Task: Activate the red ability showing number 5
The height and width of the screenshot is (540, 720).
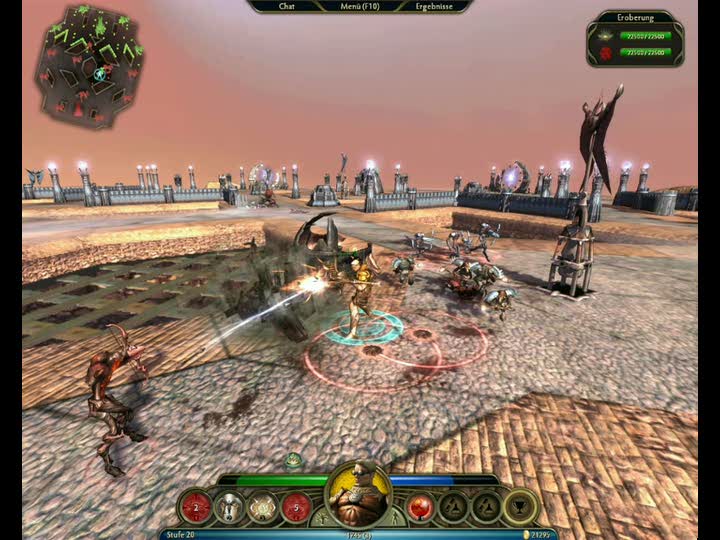Action: 296,507
